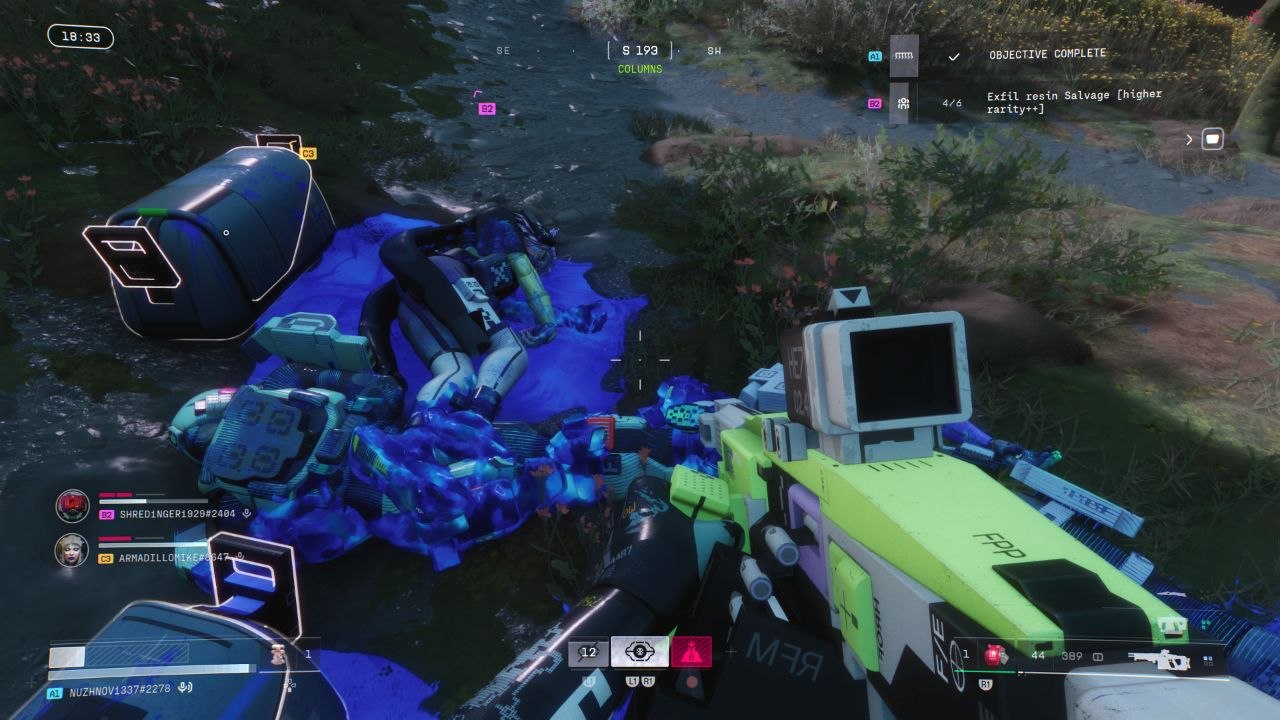Activate the highlighted center eye ability

point(640,652)
